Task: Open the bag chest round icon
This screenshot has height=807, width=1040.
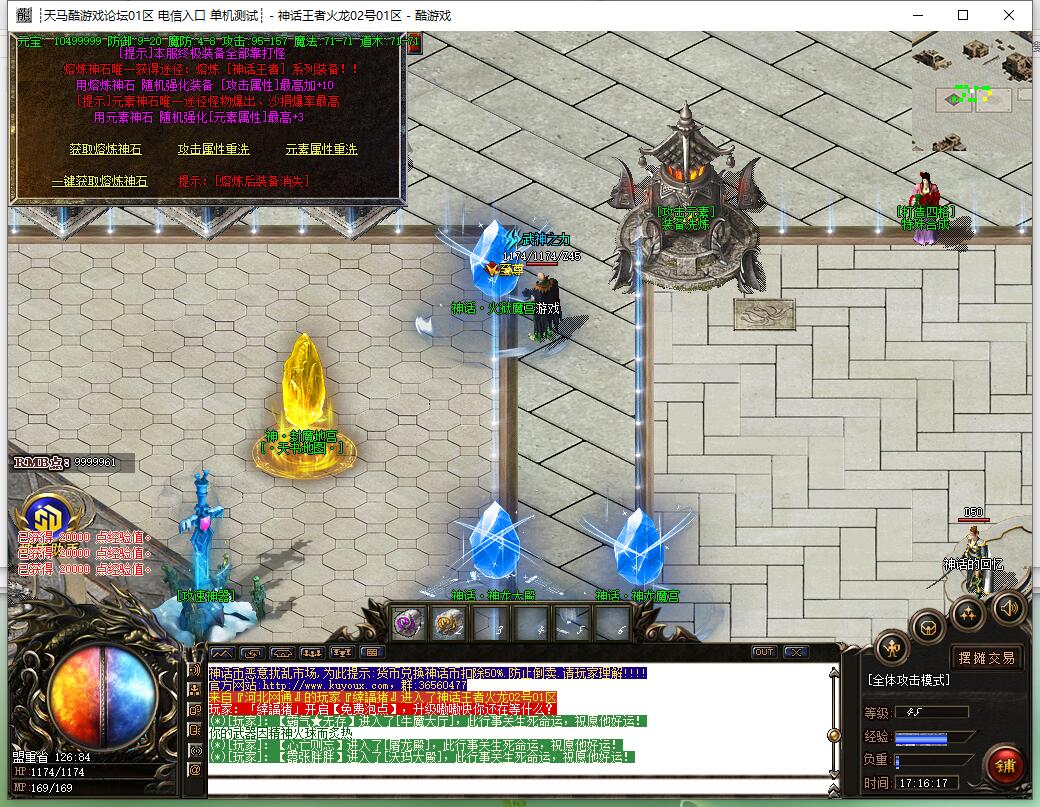Action: coord(928,626)
